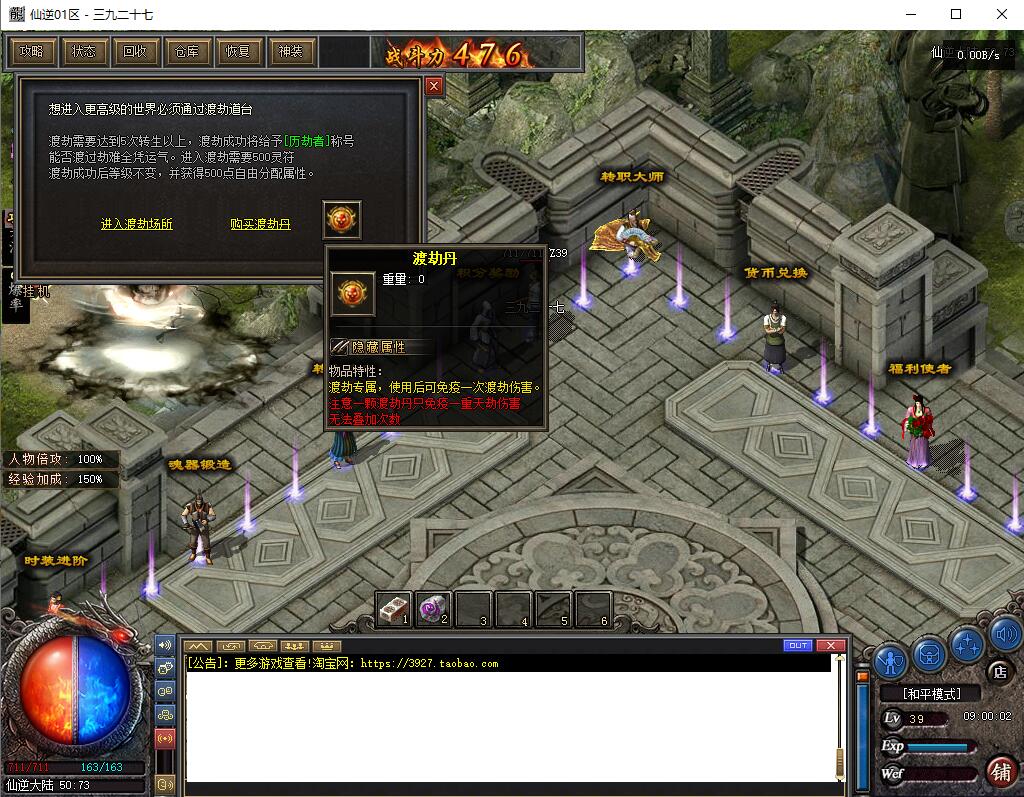Viewport: 1024px width, 797px height.
Task: Choose 购买渡劫丹 dialogue option
Action: tap(260, 224)
